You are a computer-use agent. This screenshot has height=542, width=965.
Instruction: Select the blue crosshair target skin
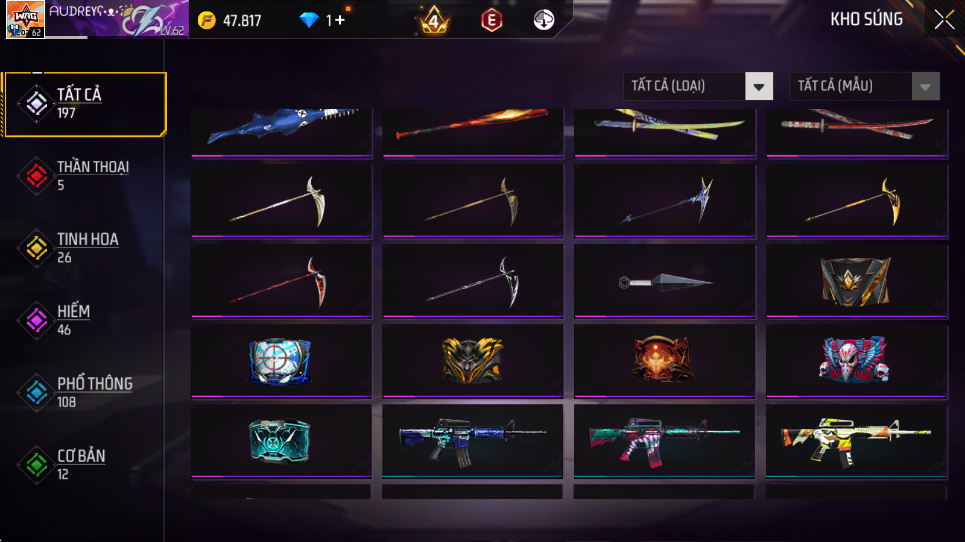coord(281,361)
